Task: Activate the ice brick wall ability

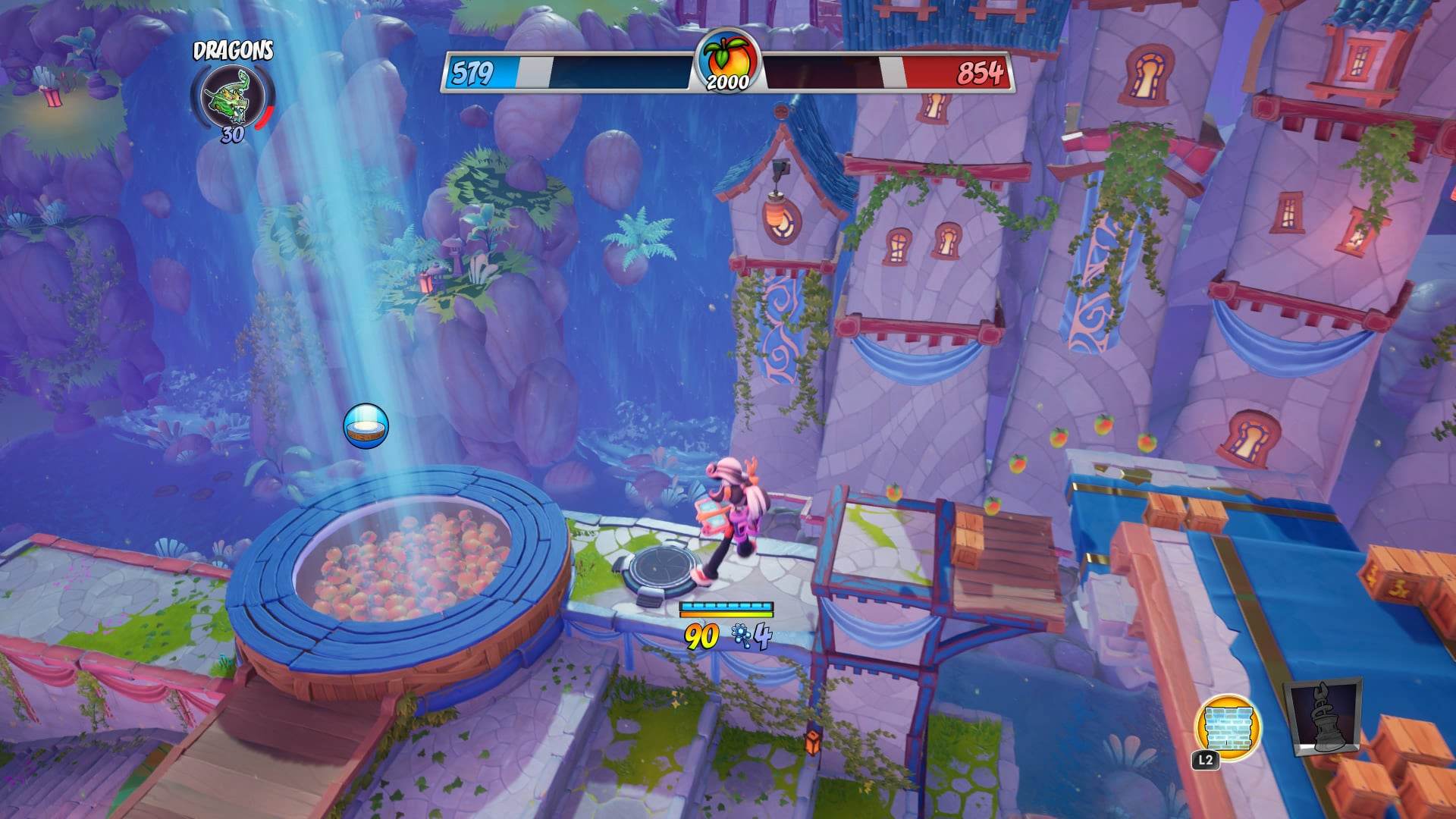Action: pos(1226,726)
